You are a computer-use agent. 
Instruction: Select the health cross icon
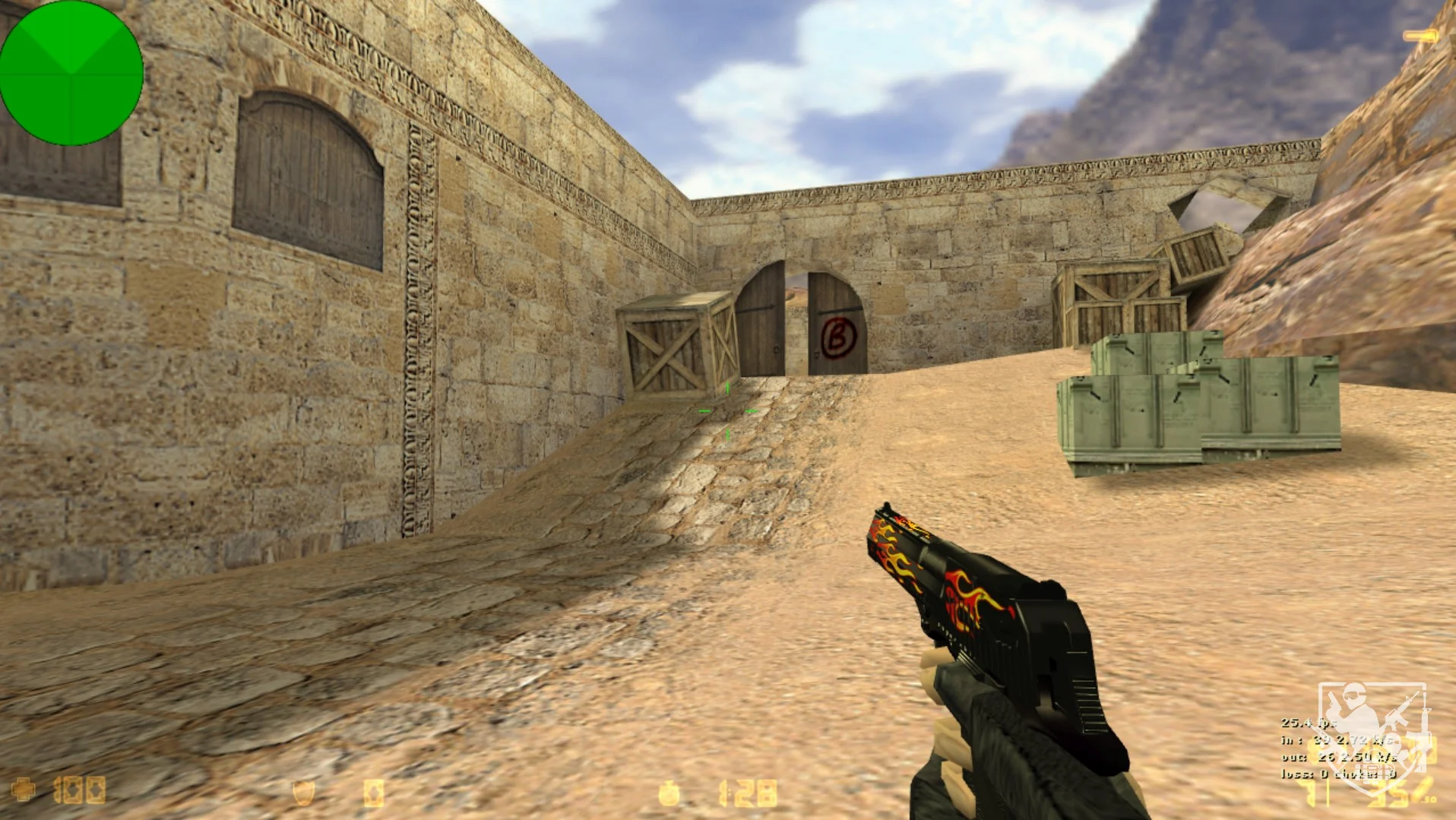(24, 790)
